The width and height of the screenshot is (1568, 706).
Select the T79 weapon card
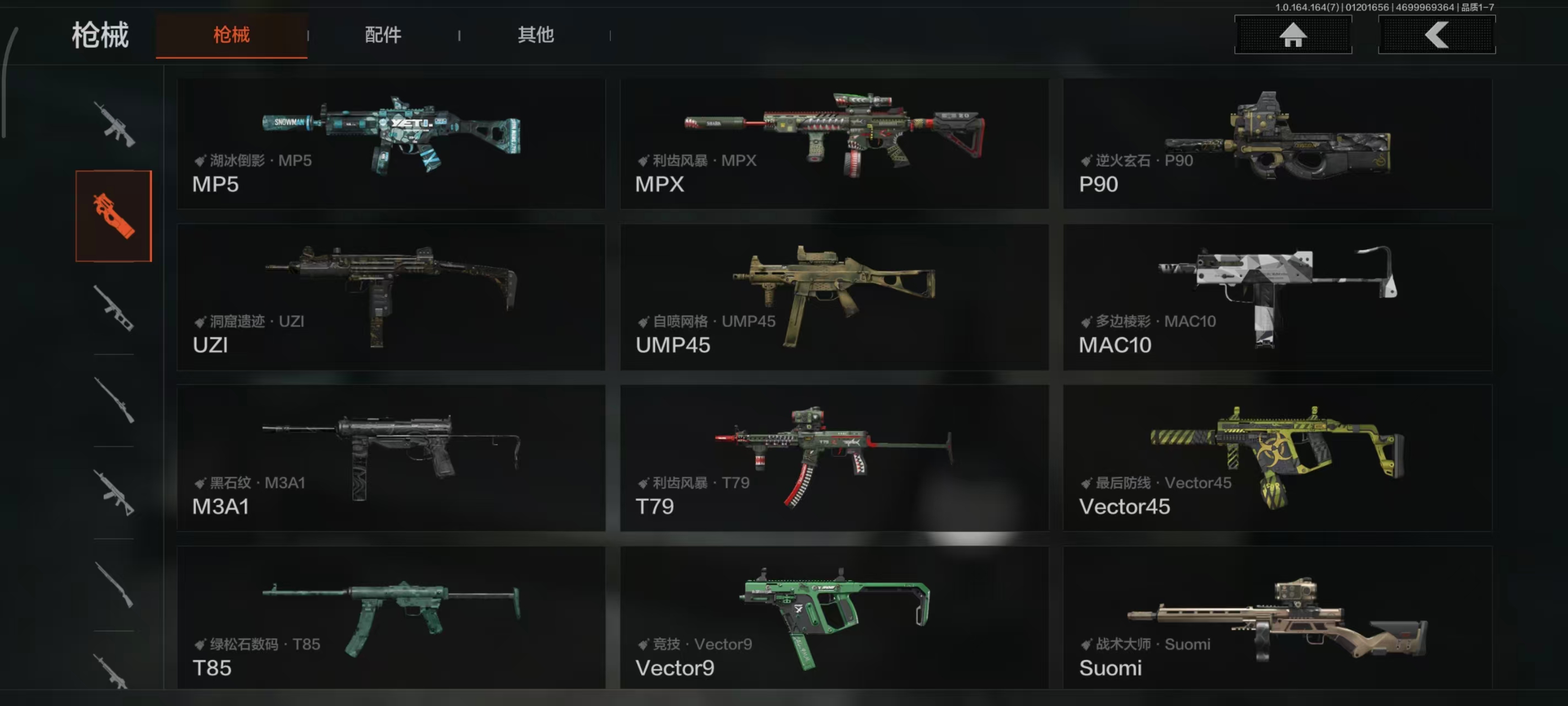[x=834, y=457]
